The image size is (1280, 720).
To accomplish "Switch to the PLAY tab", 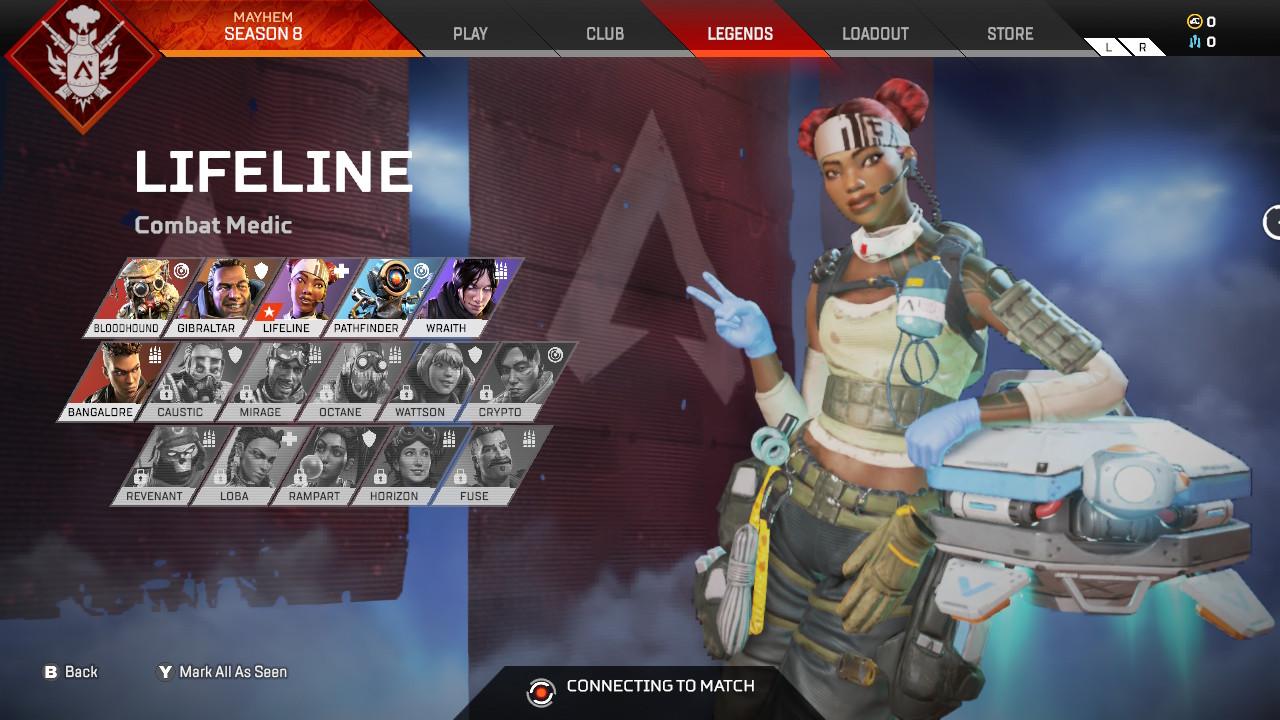I will (469, 33).
